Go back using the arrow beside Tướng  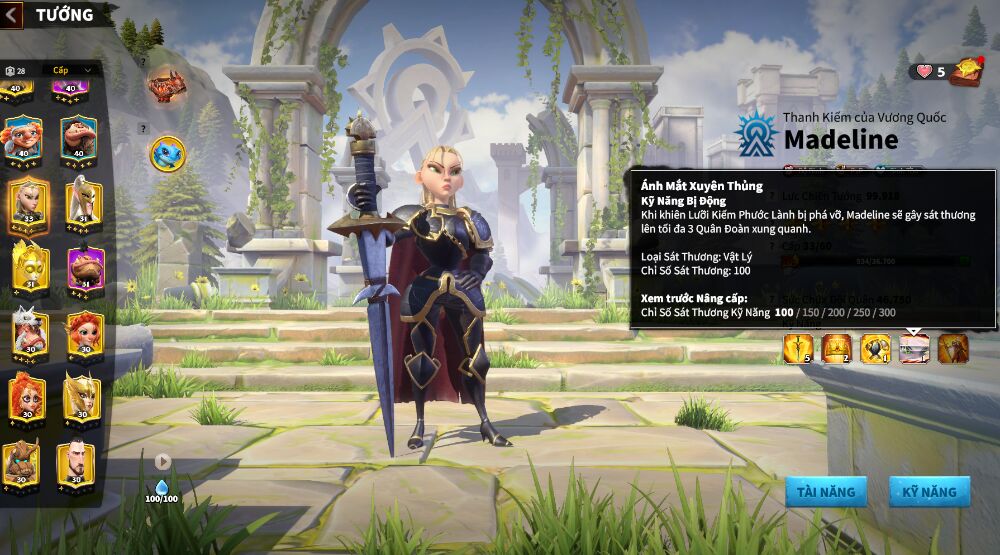click(x=12, y=14)
